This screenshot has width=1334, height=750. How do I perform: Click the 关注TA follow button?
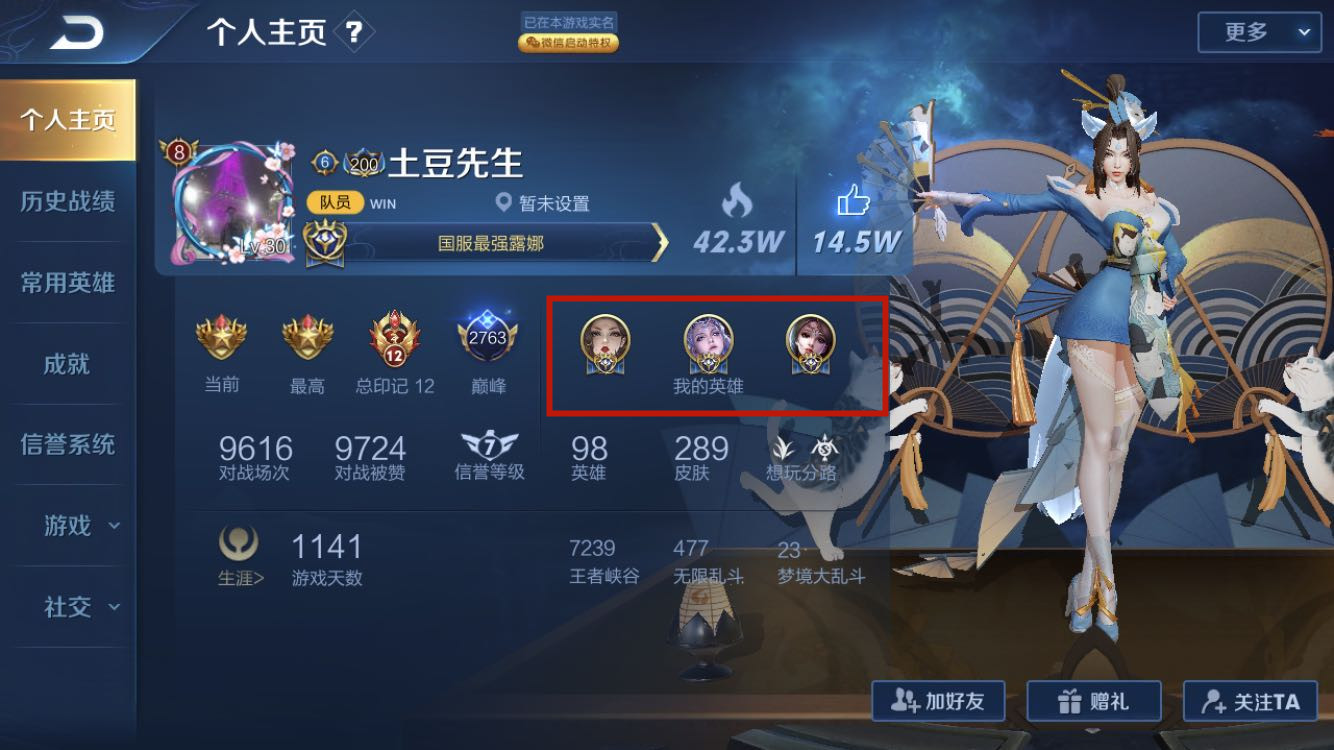tap(1250, 701)
